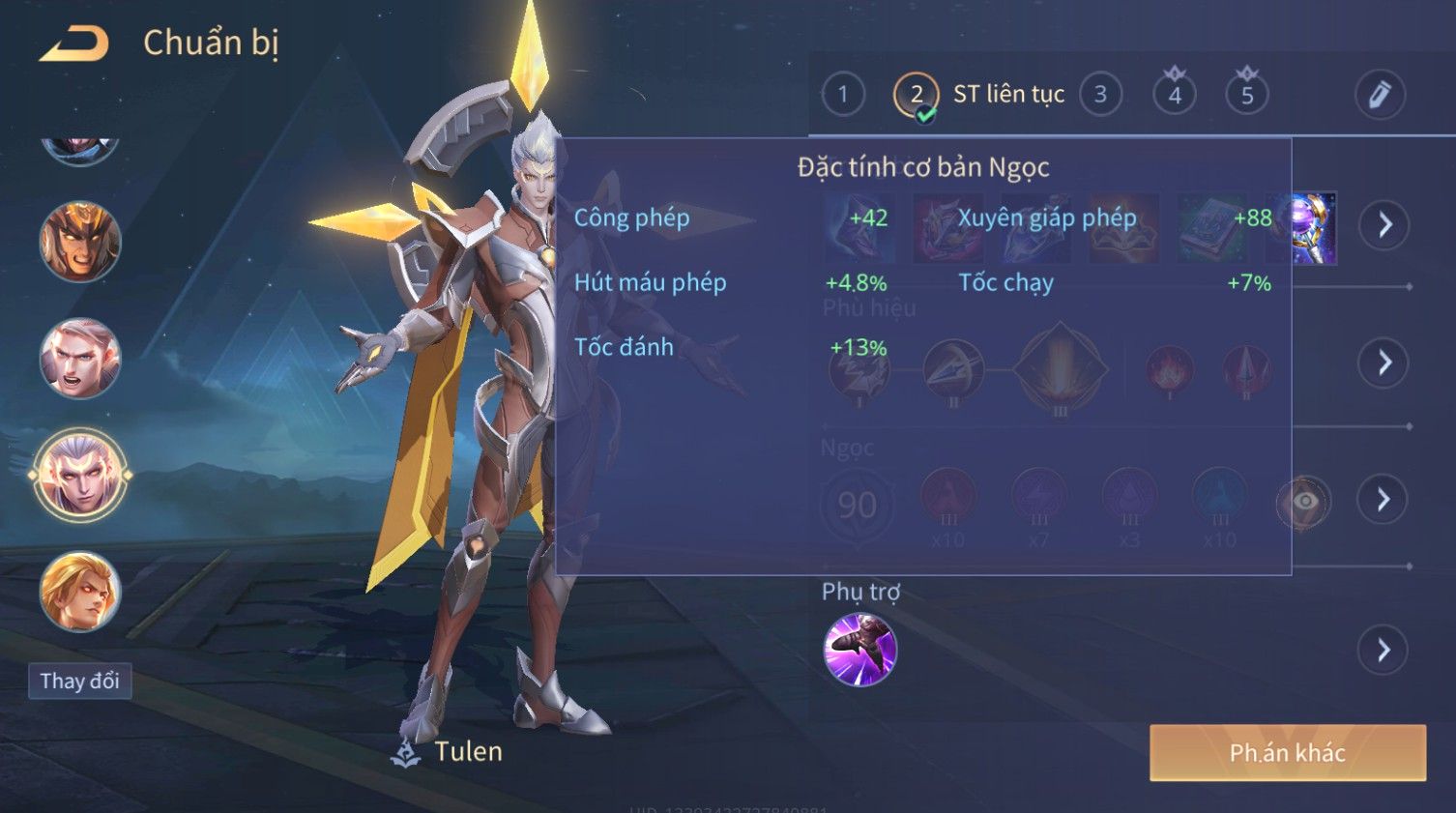Switch to preset slot 5
Image resolution: width=1456 pixels, height=813 pixels.
[1247, 95]
